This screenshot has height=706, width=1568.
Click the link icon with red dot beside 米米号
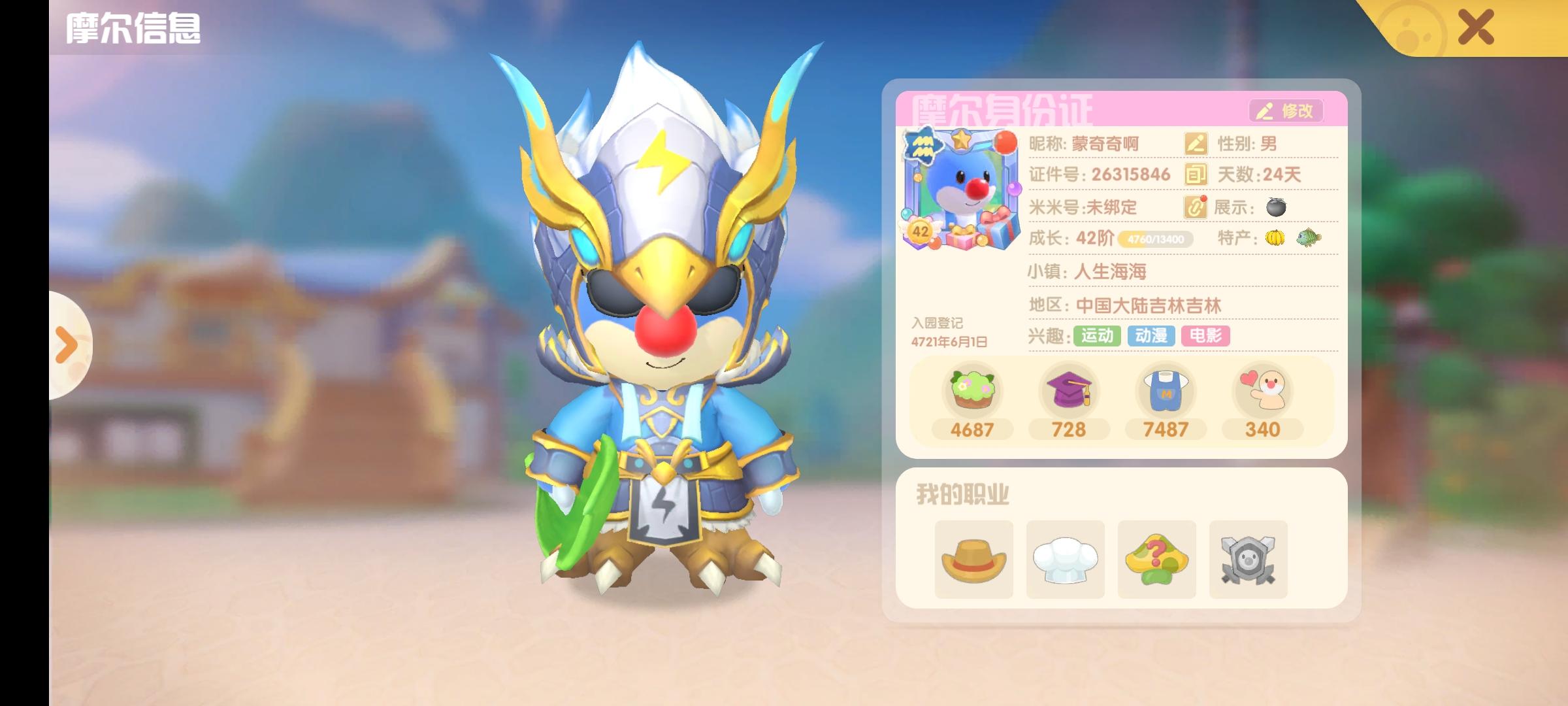(x=1196, y=207)
